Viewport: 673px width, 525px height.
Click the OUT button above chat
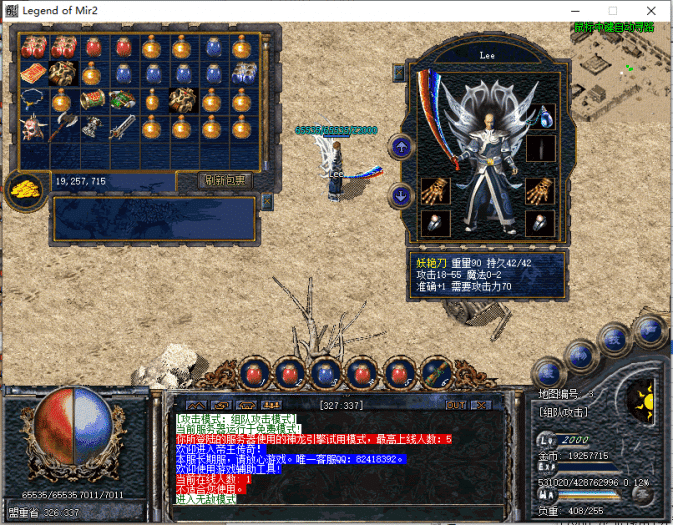tap(455, 404)
